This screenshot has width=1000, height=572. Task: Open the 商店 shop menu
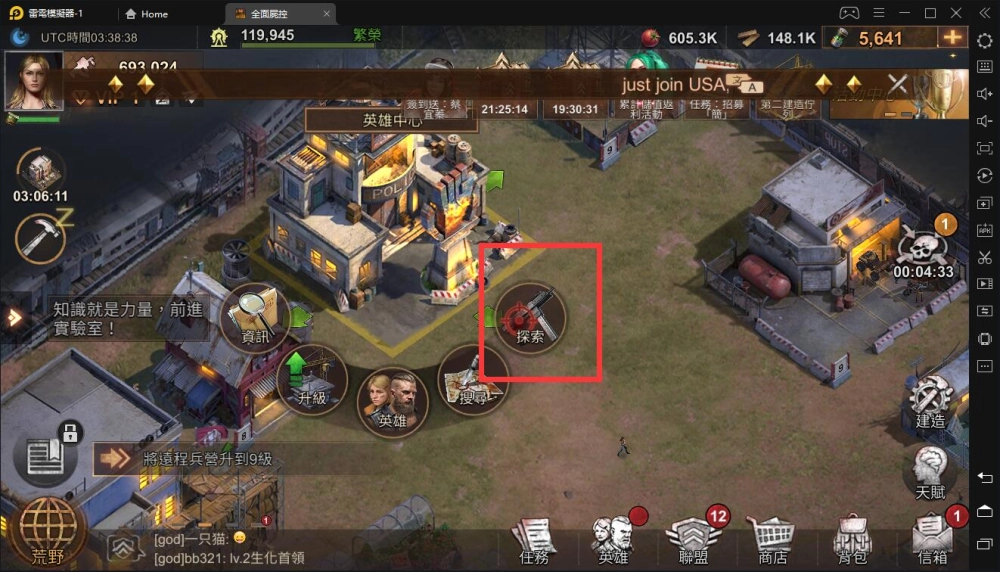773,541
